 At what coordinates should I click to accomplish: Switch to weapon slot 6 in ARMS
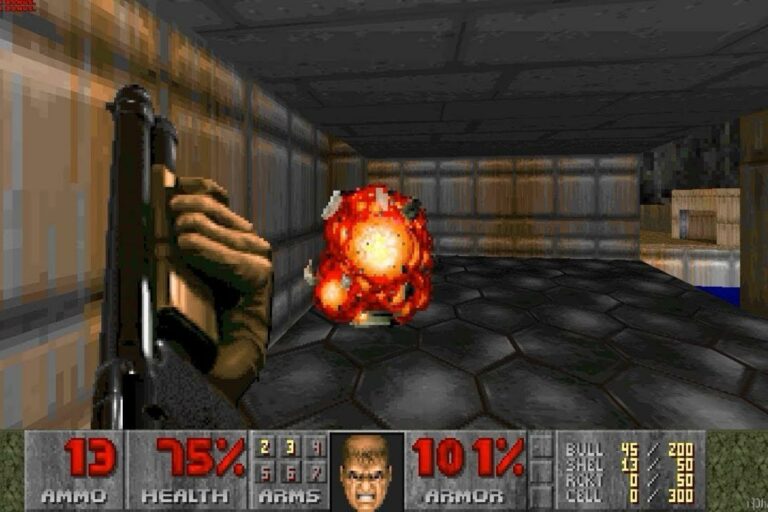pyautogui.click(x=290, y=471)
